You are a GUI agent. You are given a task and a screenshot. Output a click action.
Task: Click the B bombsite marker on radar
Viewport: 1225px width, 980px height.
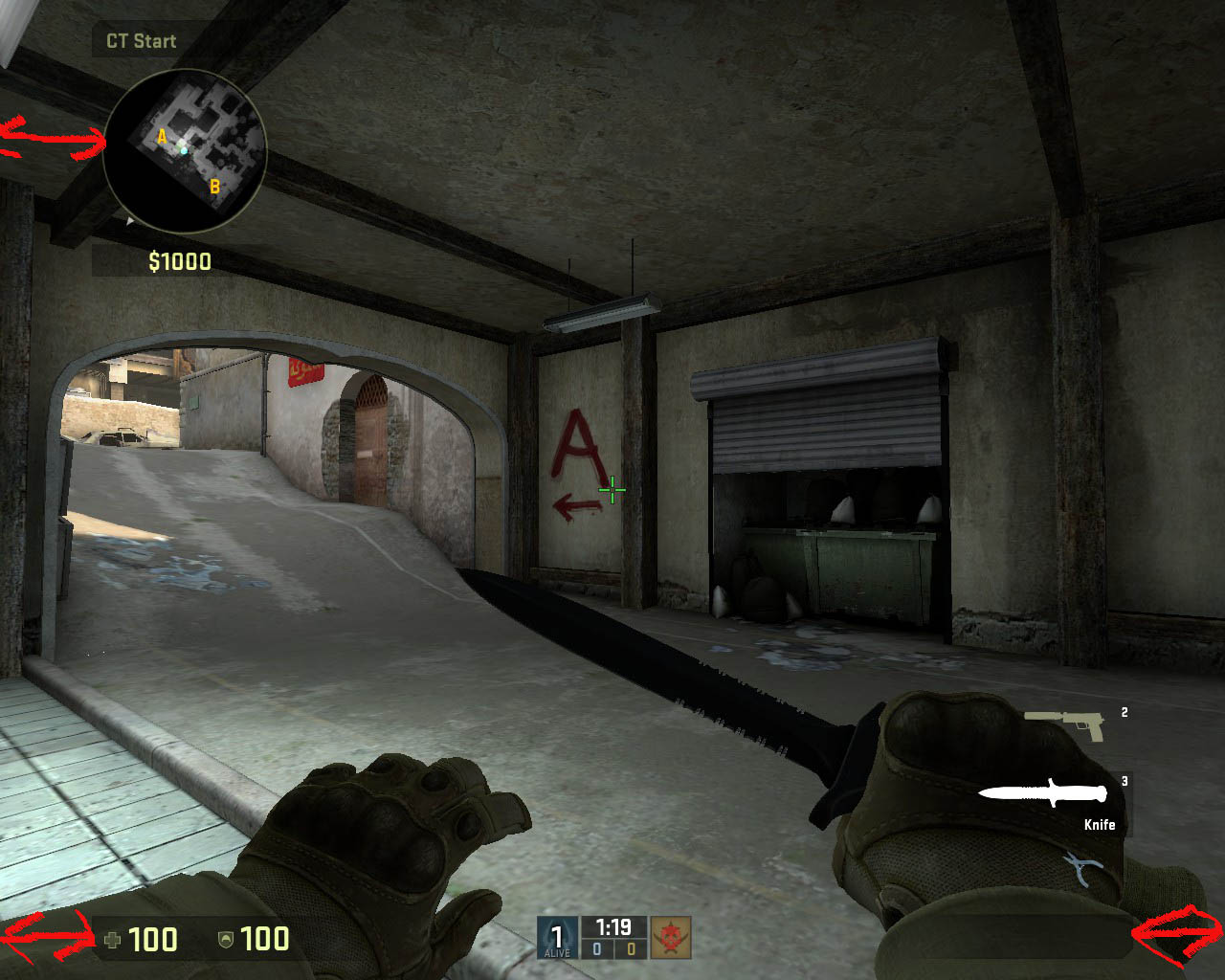point(214,187)
